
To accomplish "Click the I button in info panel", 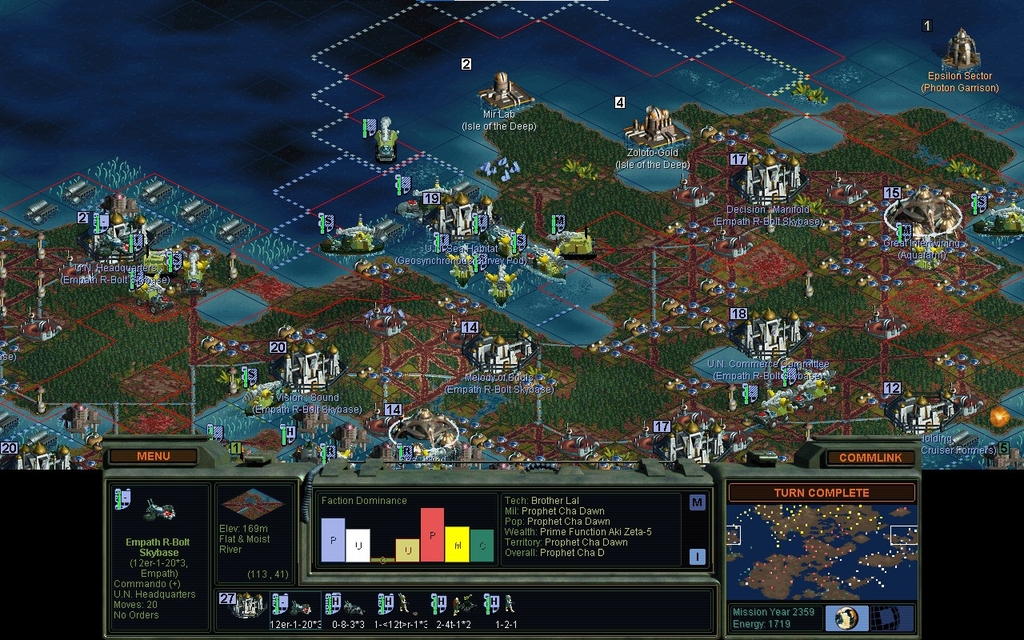I will pyautogui.click(x=697, y=556).
